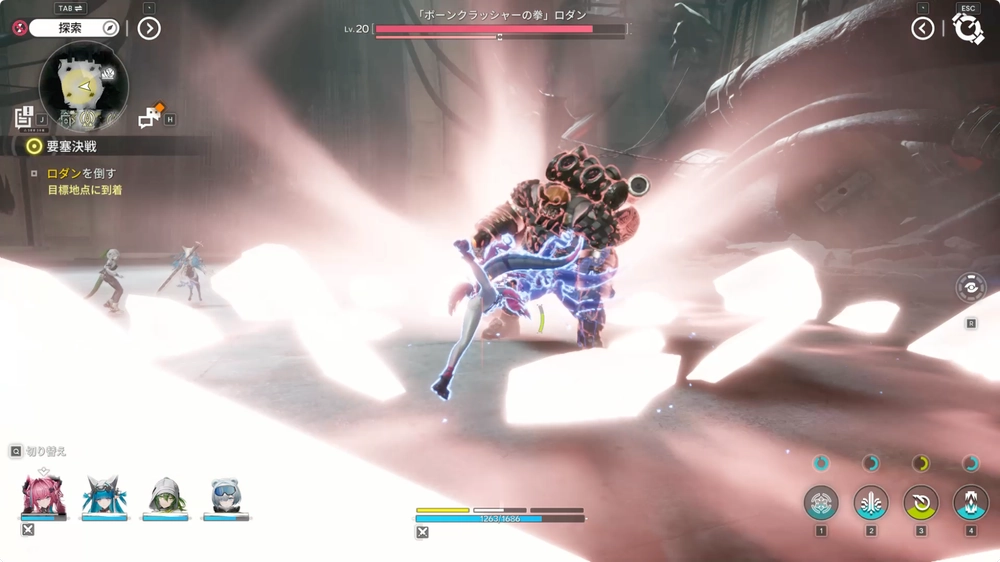Open the main menu gear-ring icon
The height and width of the screenshot is (562, 1000).
point(967,28)
